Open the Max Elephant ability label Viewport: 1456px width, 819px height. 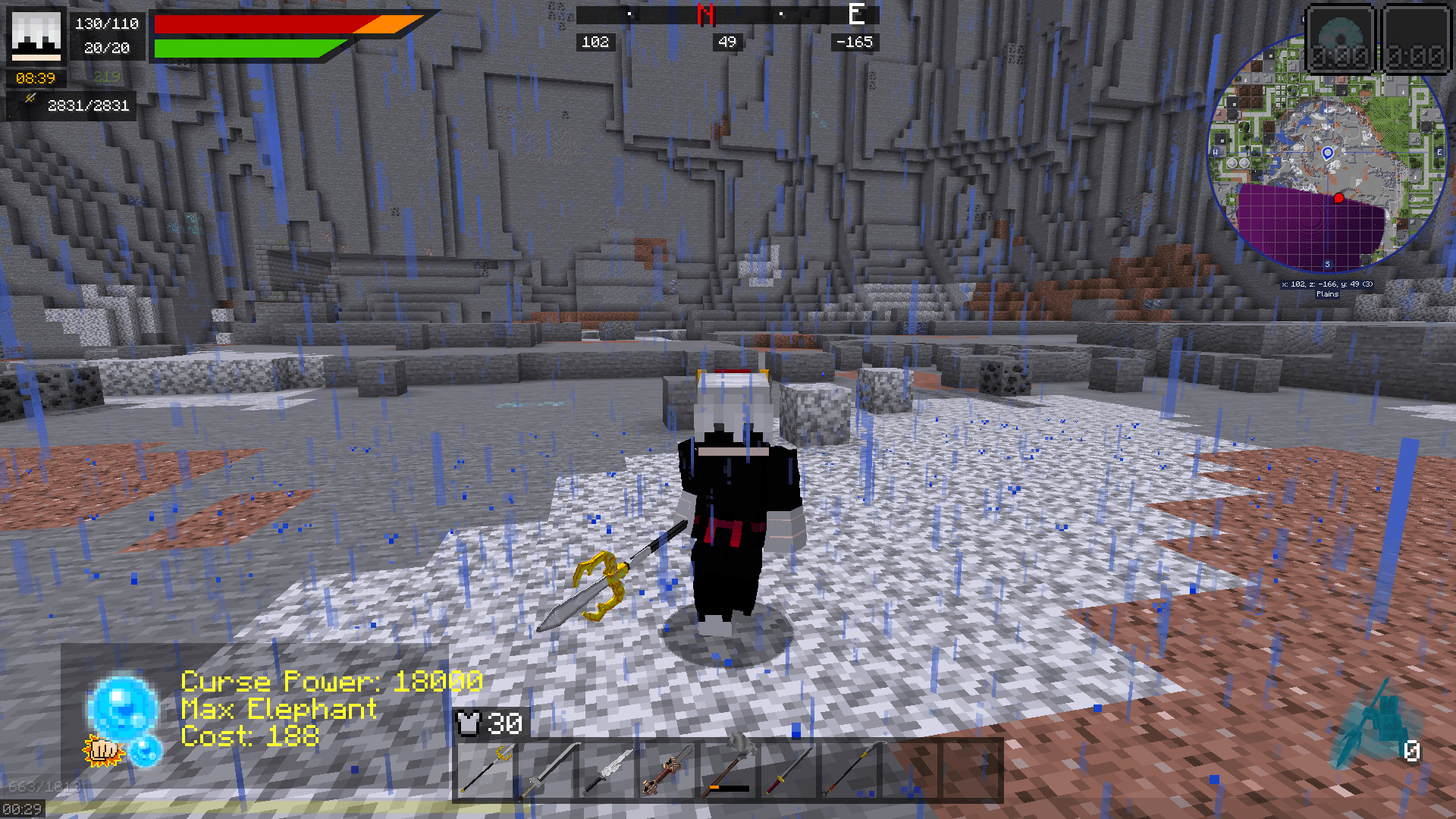[278, 710]
